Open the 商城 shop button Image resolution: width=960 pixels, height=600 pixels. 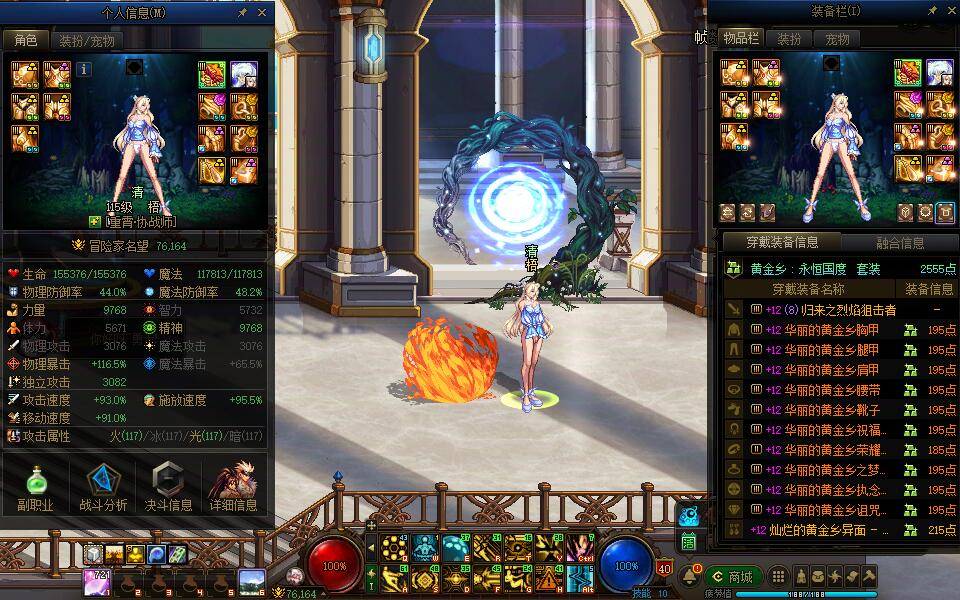pyautogui.click(x=733, y=577)
